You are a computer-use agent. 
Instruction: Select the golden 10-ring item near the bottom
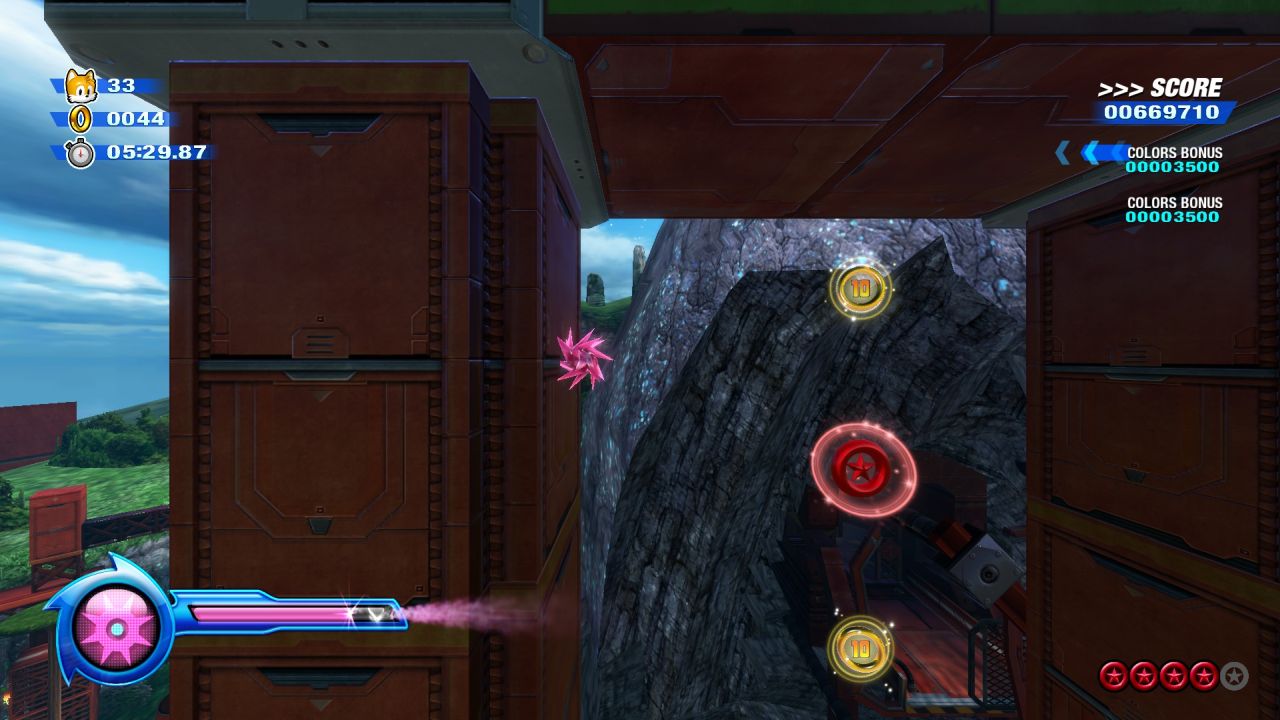860,648
